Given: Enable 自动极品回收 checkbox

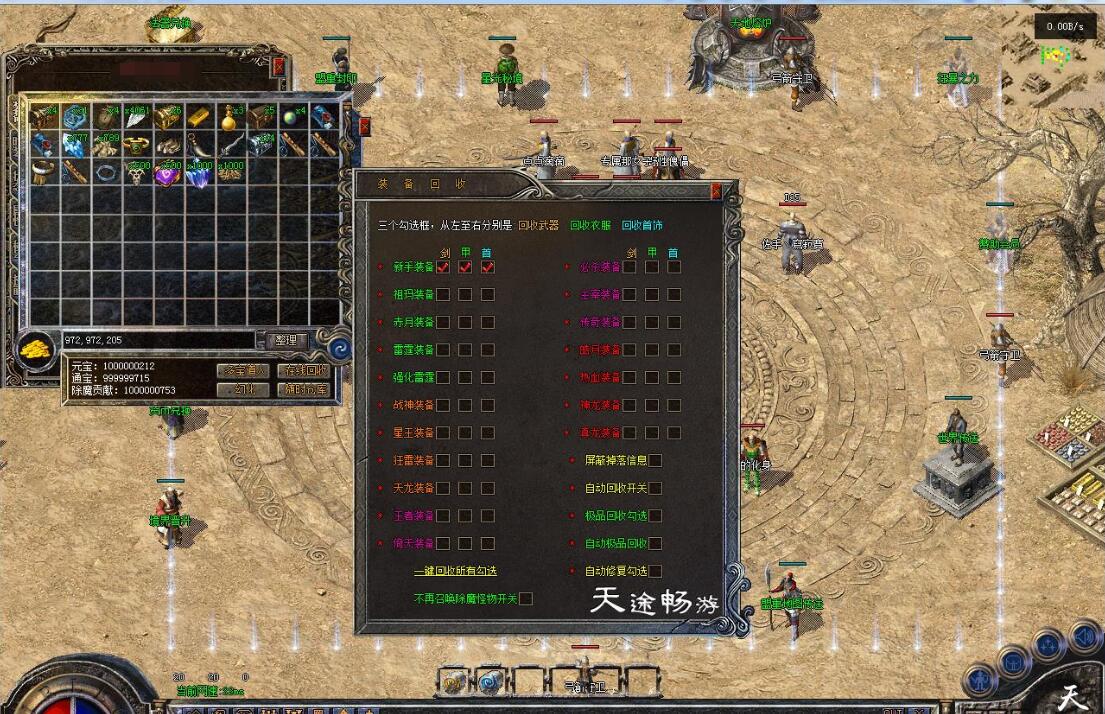Looking at the screenshot, I should (656, 544).
